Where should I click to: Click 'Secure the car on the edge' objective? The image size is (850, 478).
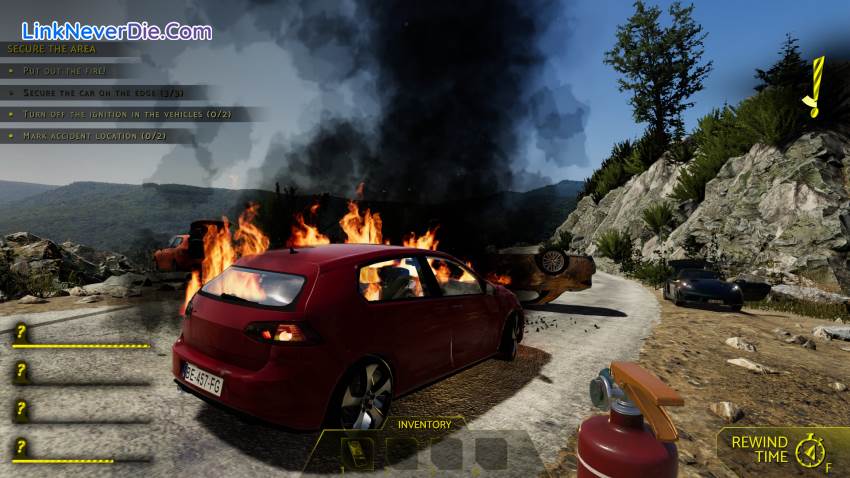click(x=108, y=92)
